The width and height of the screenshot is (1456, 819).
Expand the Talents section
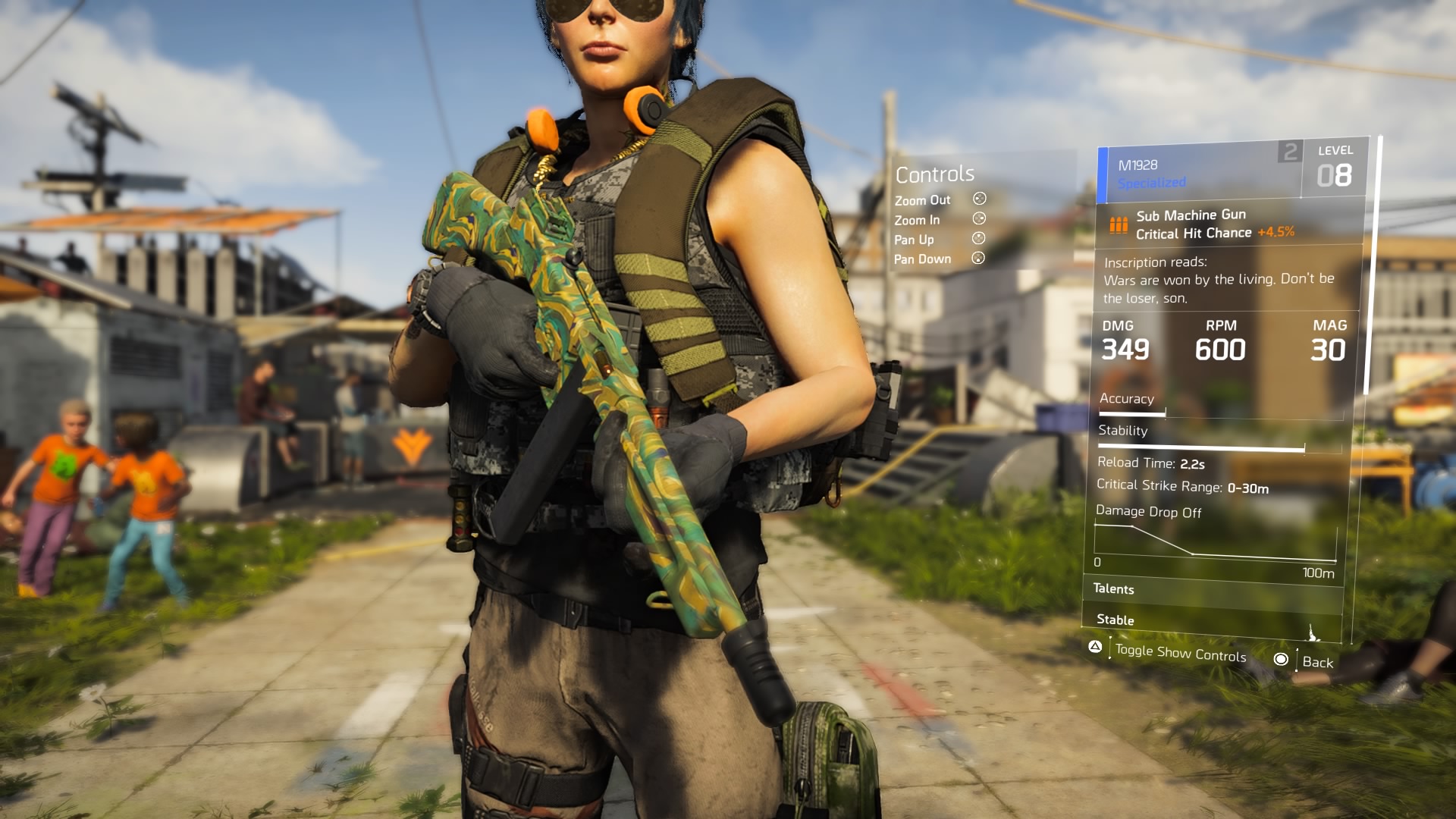point(1115,589)
